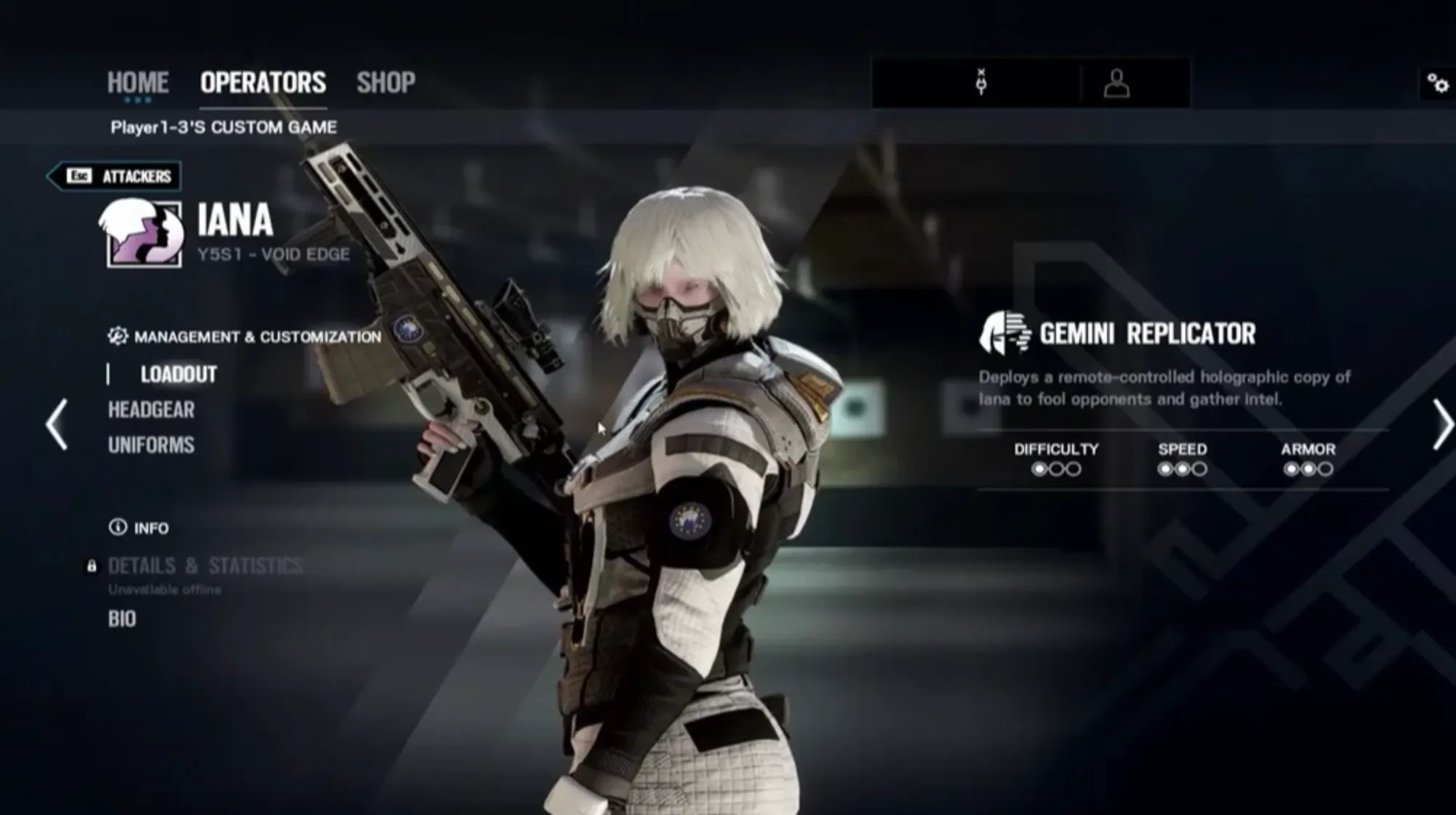Open the Operators tab
This screenshot has width=1456, height=815.
(x=263, y=82)
